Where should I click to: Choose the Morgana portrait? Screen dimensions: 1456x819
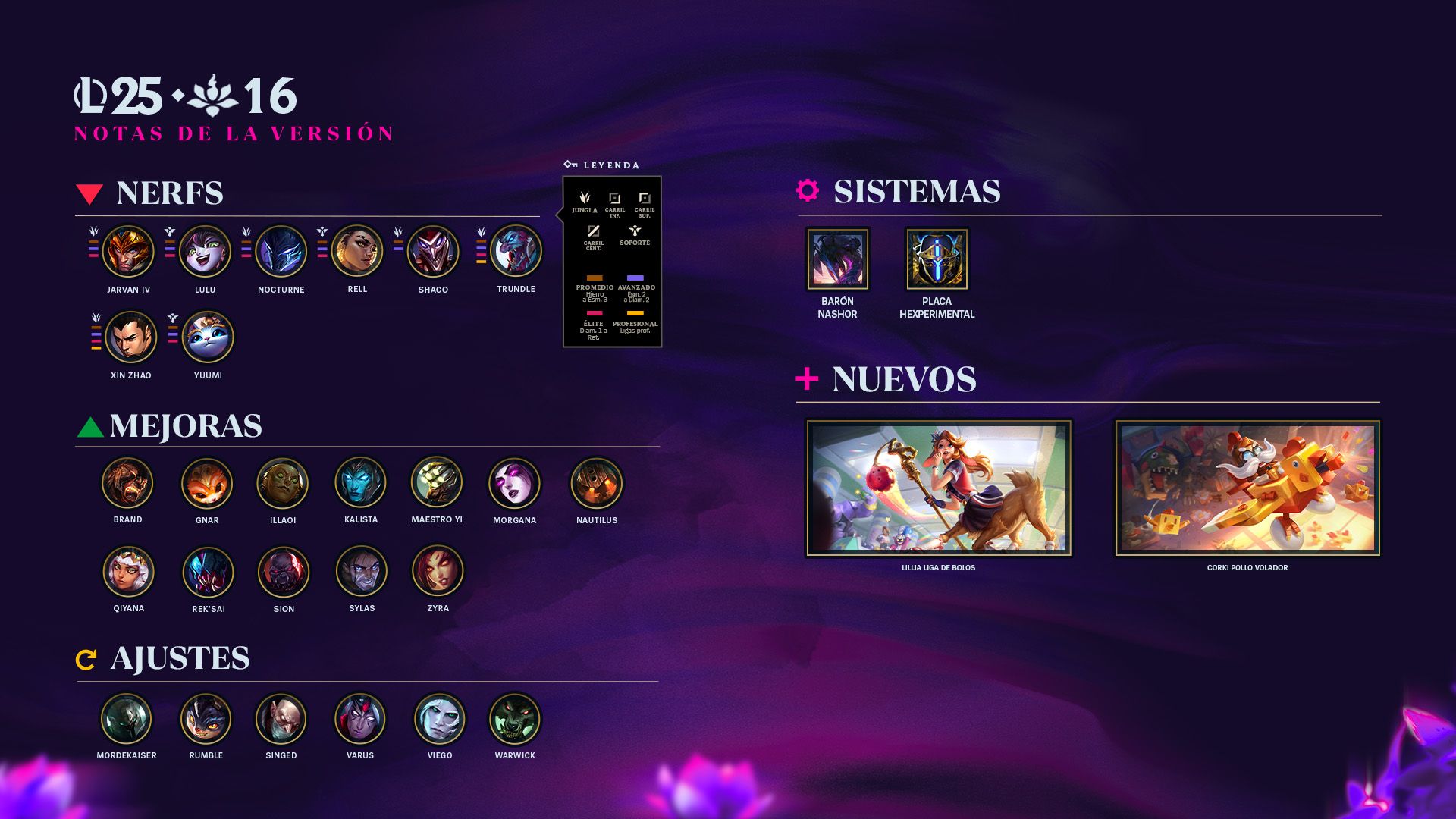(515, 483)
